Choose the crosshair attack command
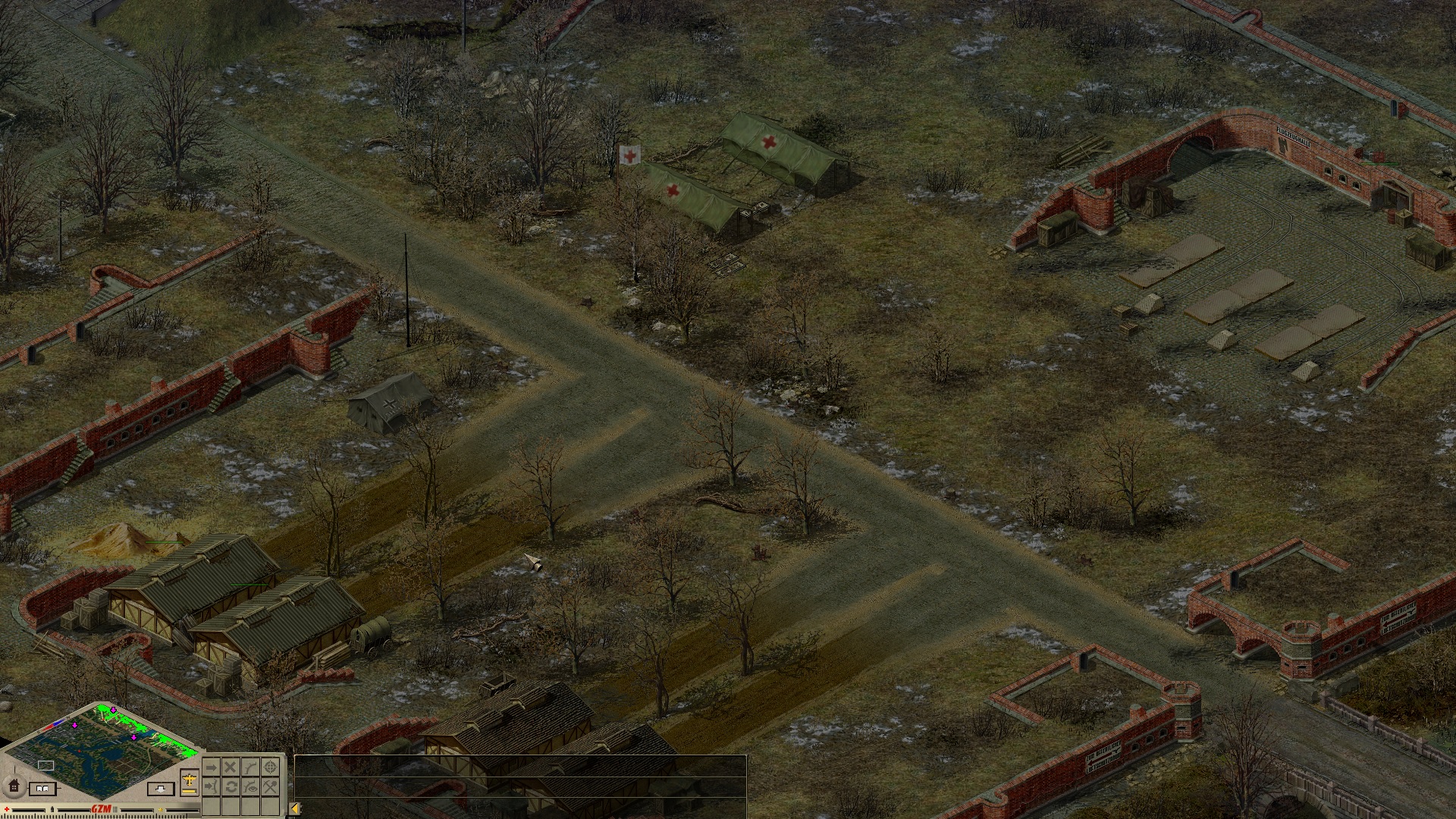This screenshot has height=819, width=1456. tap(271, 767)
